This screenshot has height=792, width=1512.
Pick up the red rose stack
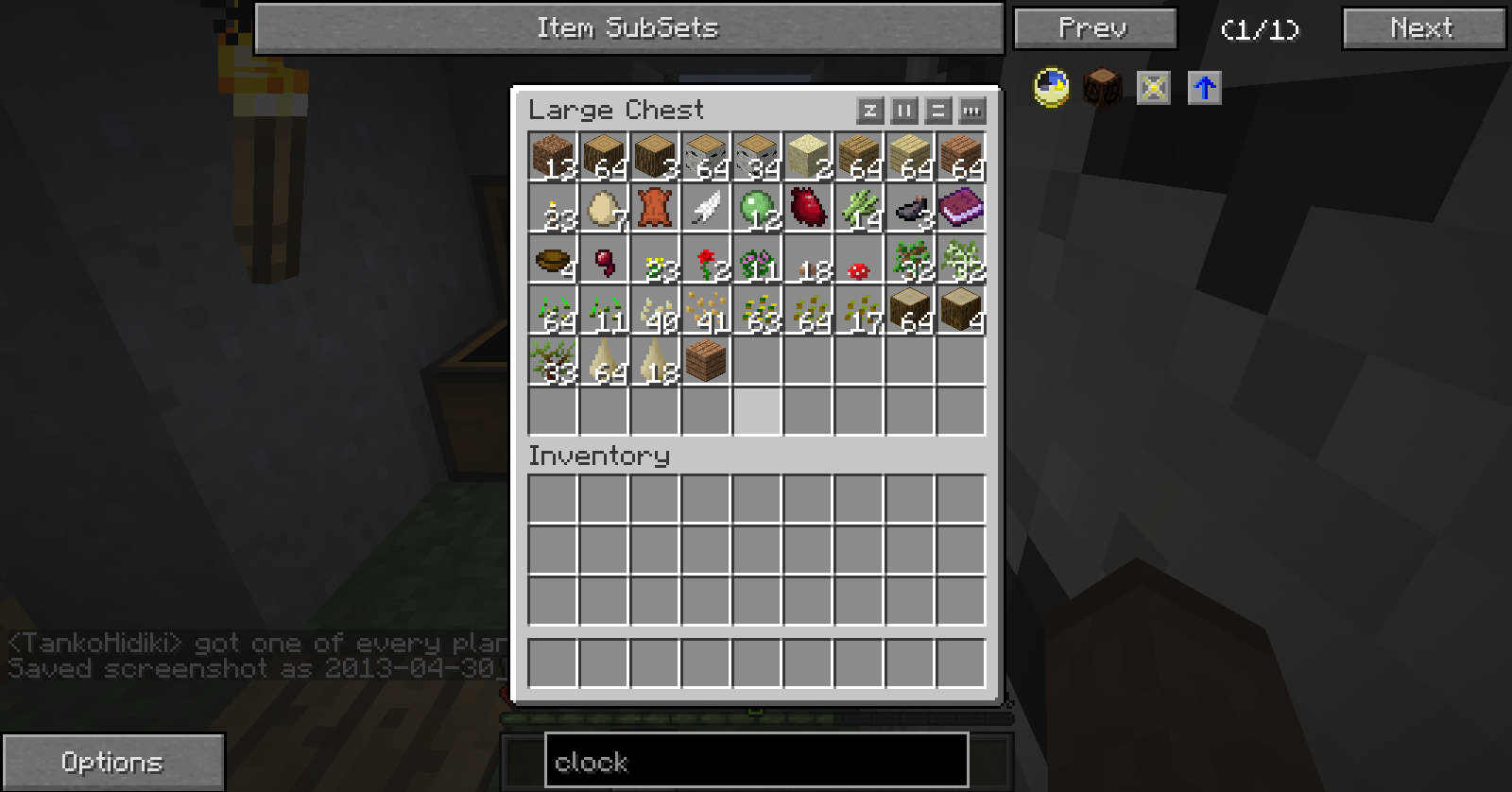click(x=706, y=258)
